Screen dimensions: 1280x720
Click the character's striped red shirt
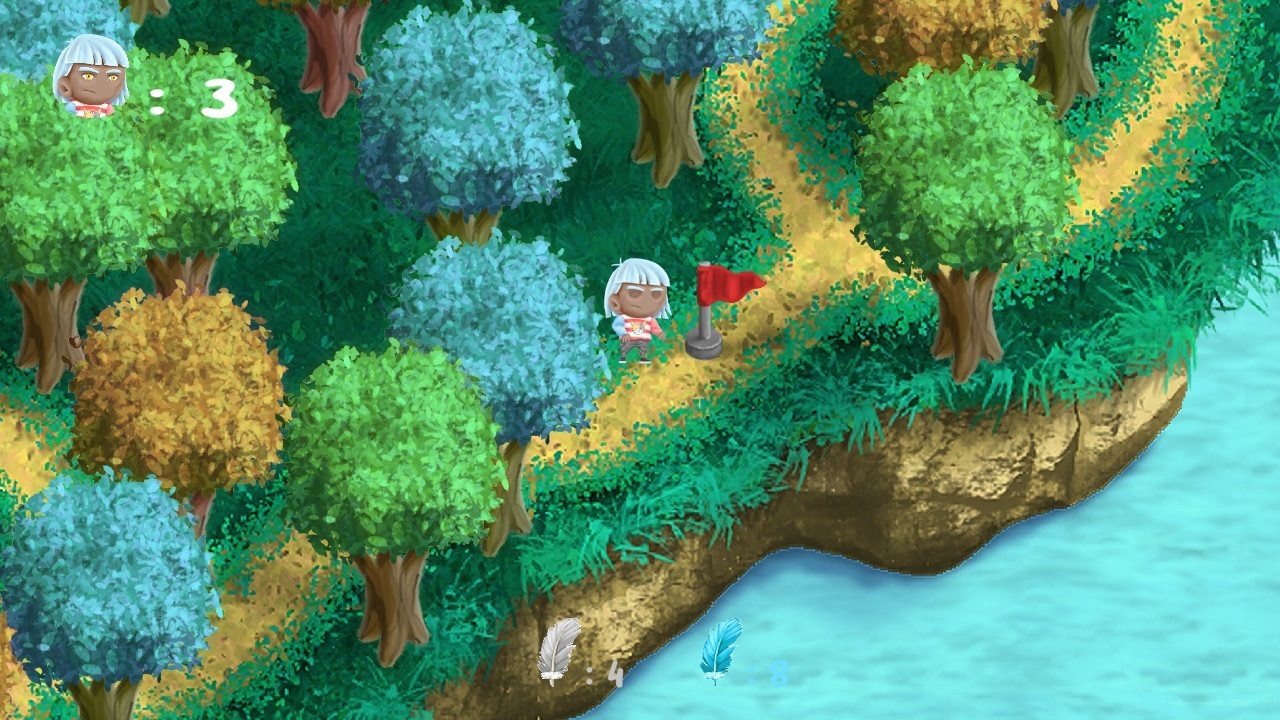(x=640, y=325)
